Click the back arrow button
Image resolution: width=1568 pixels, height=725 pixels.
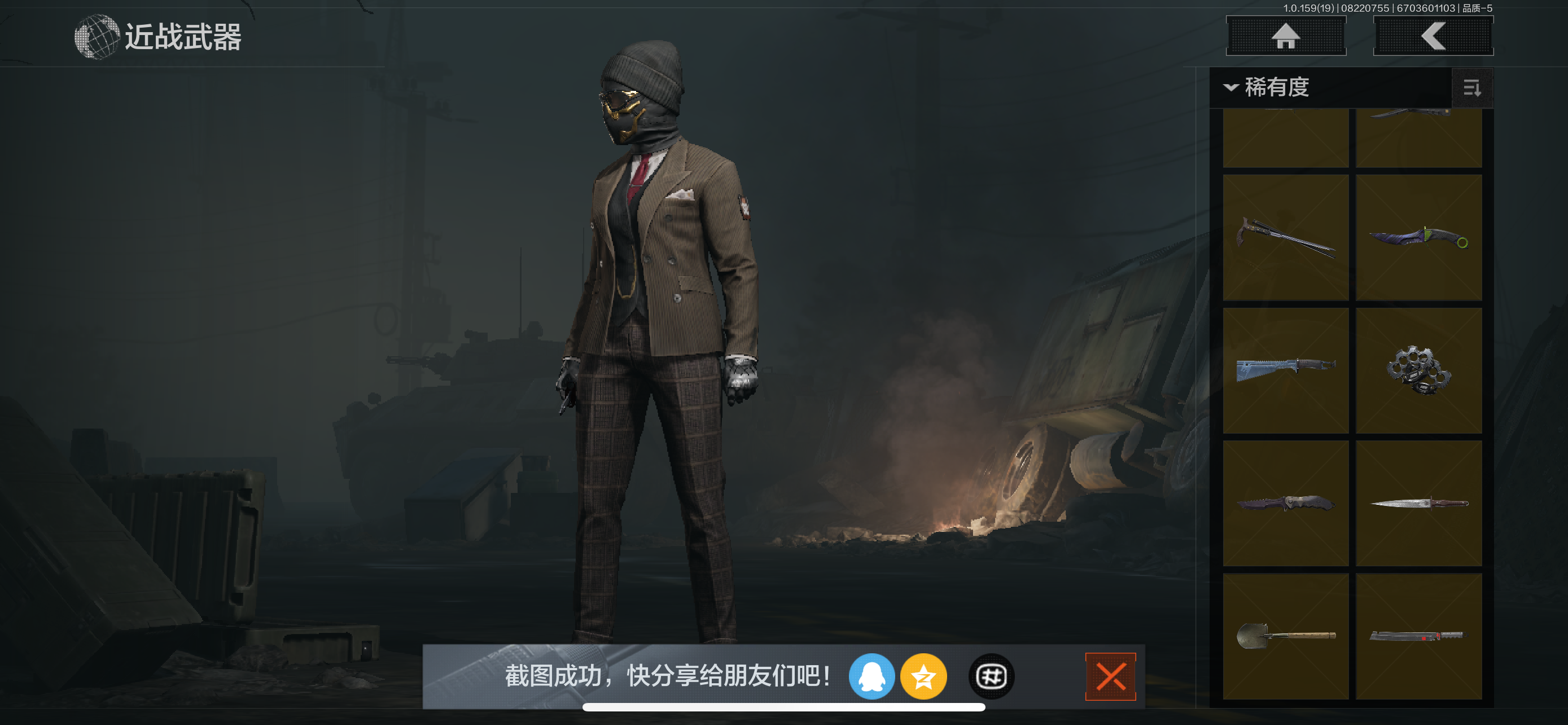1433,36
